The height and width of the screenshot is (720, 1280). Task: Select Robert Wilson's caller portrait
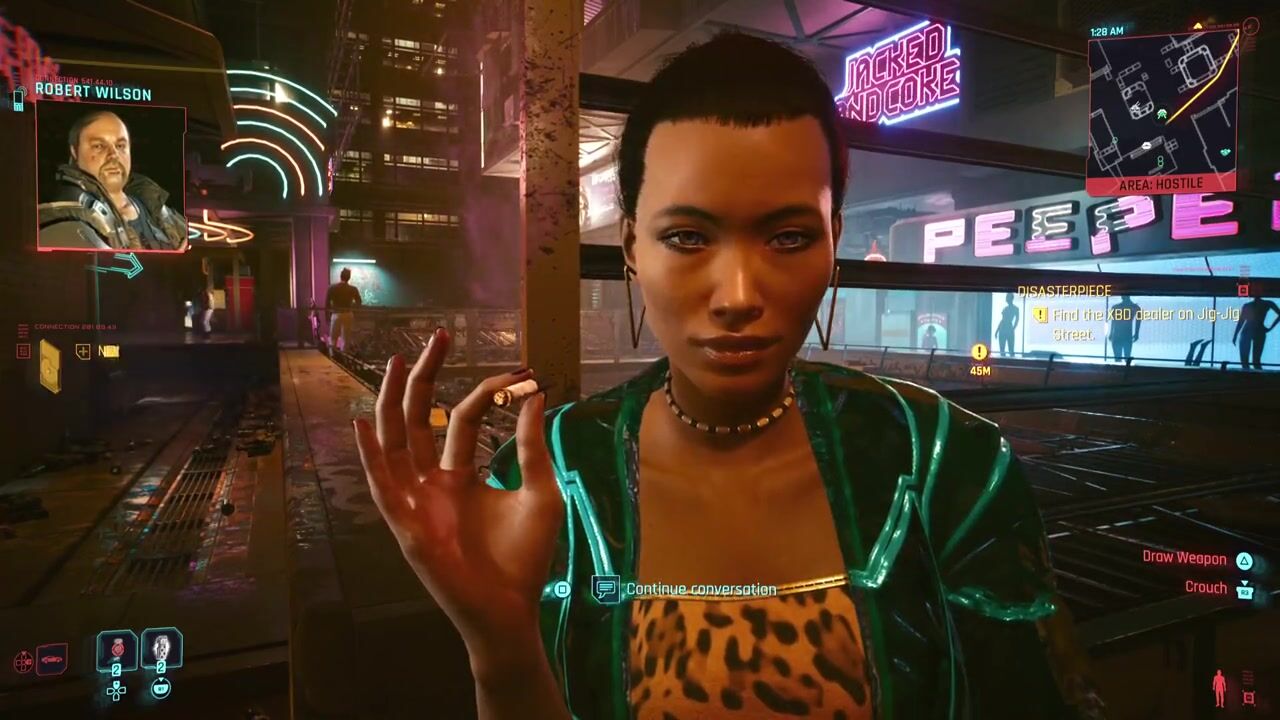tap(111, 176)
